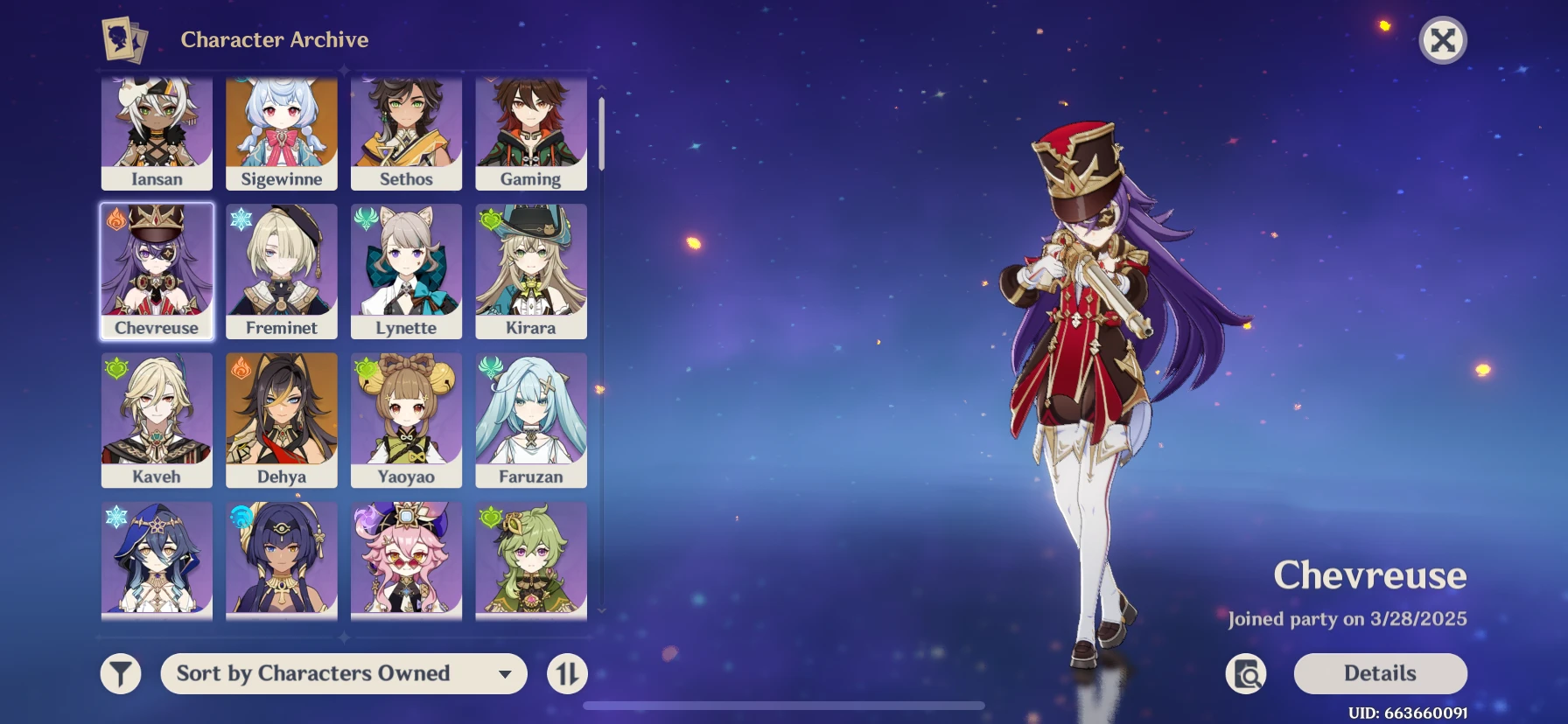Image resolution: width=1568 pixels, height=724 pixels.
Task: Click the character list scrollbar
Action: click(601, 134)
